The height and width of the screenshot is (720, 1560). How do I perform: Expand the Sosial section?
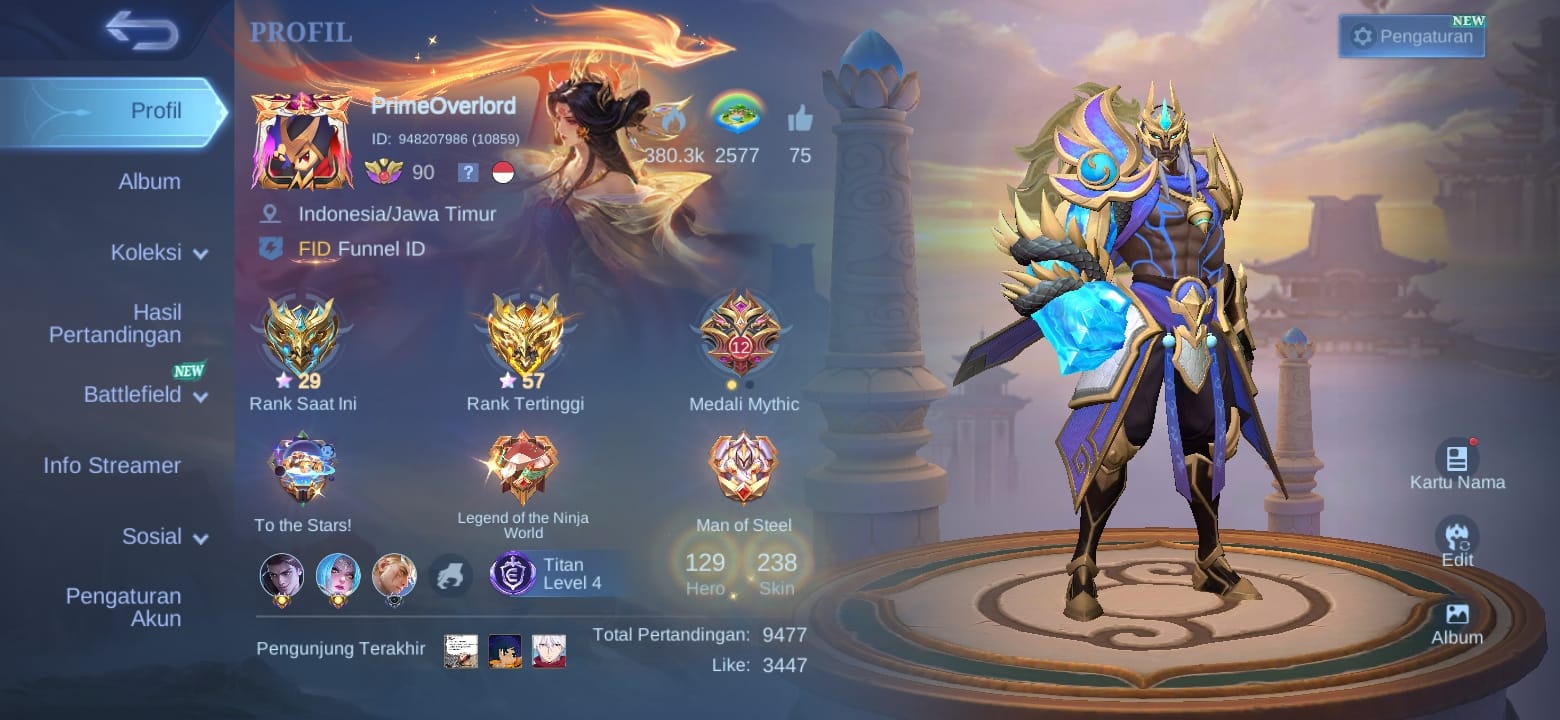tap(164, 537)
